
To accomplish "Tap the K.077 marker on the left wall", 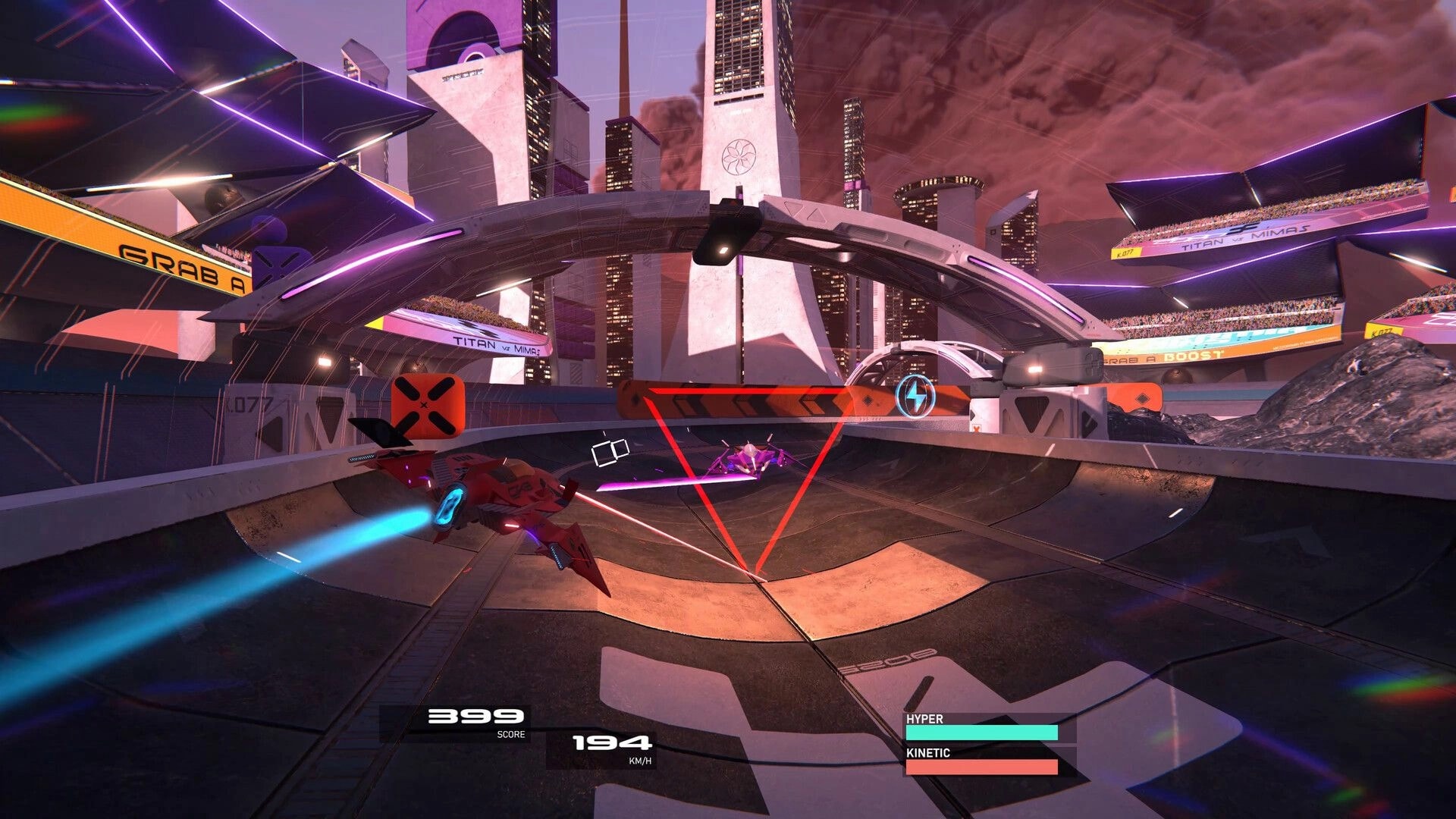I will (250, 406).
